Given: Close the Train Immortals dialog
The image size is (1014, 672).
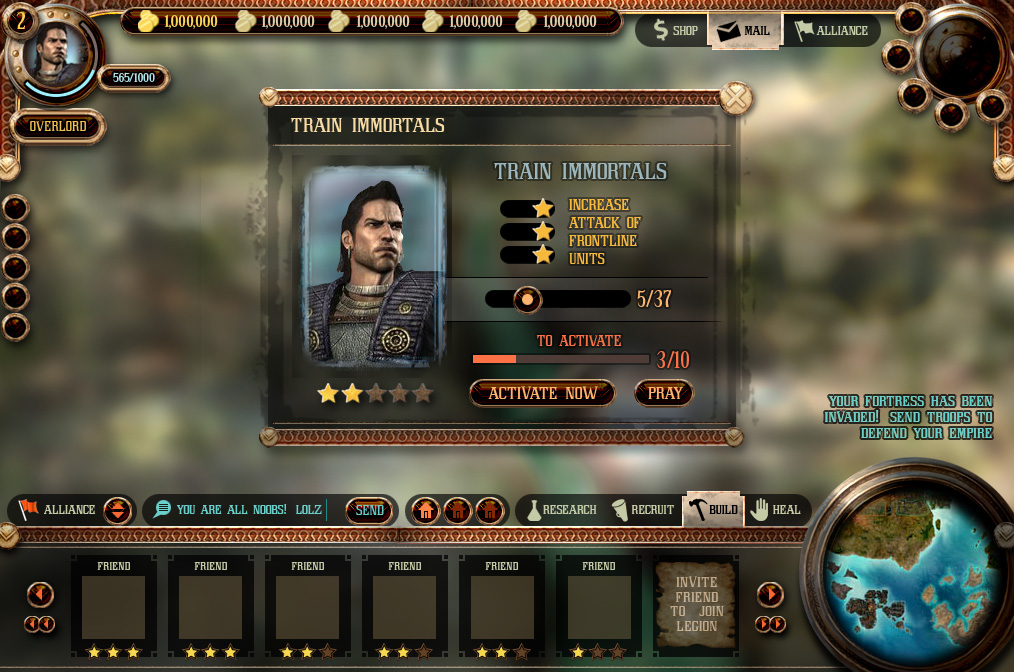Looking at the screenshot, I should point(736,98).
